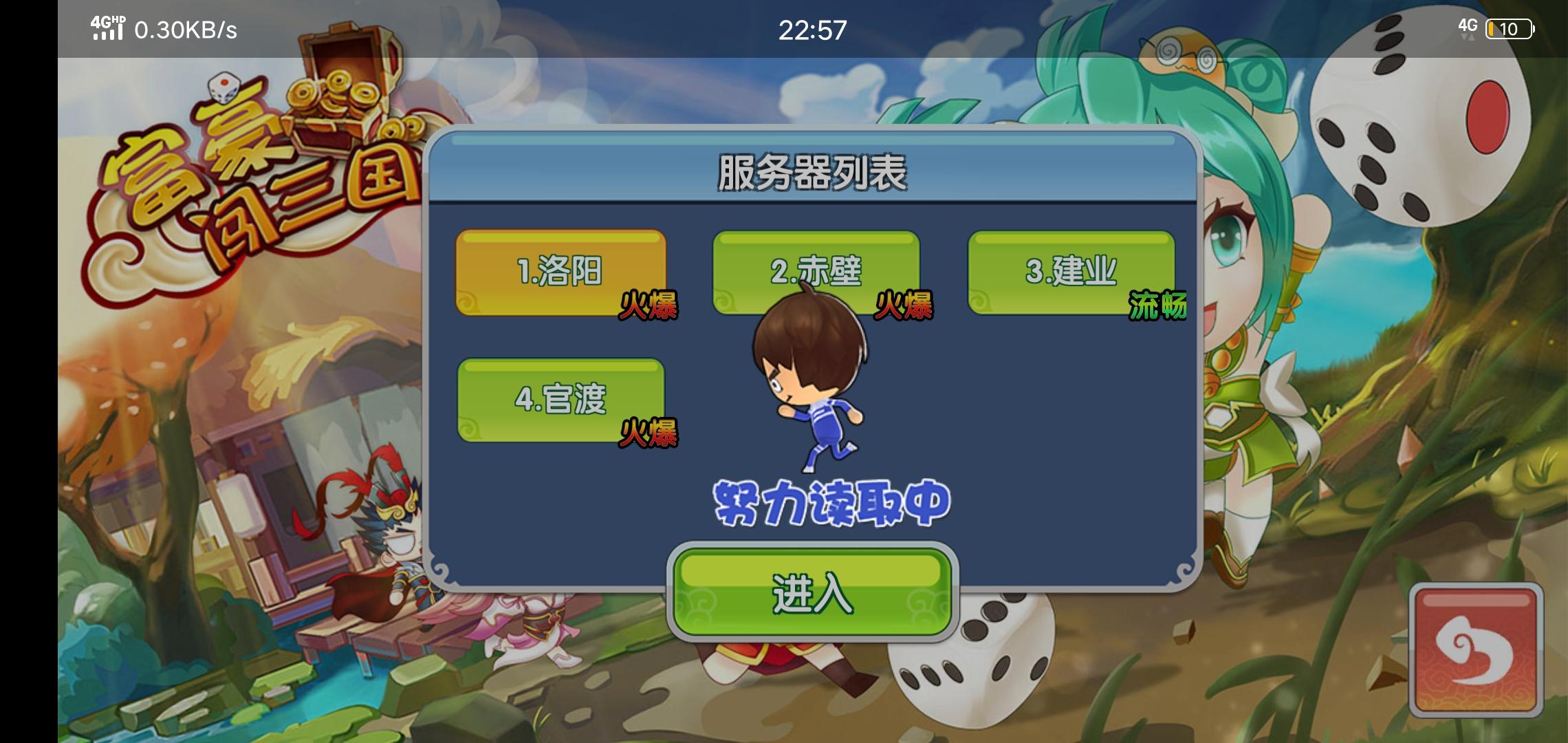The width and height of the screenshot is (1568, 743).
Task: Tap the clock showing 22:57
Action: pos(812,31)
